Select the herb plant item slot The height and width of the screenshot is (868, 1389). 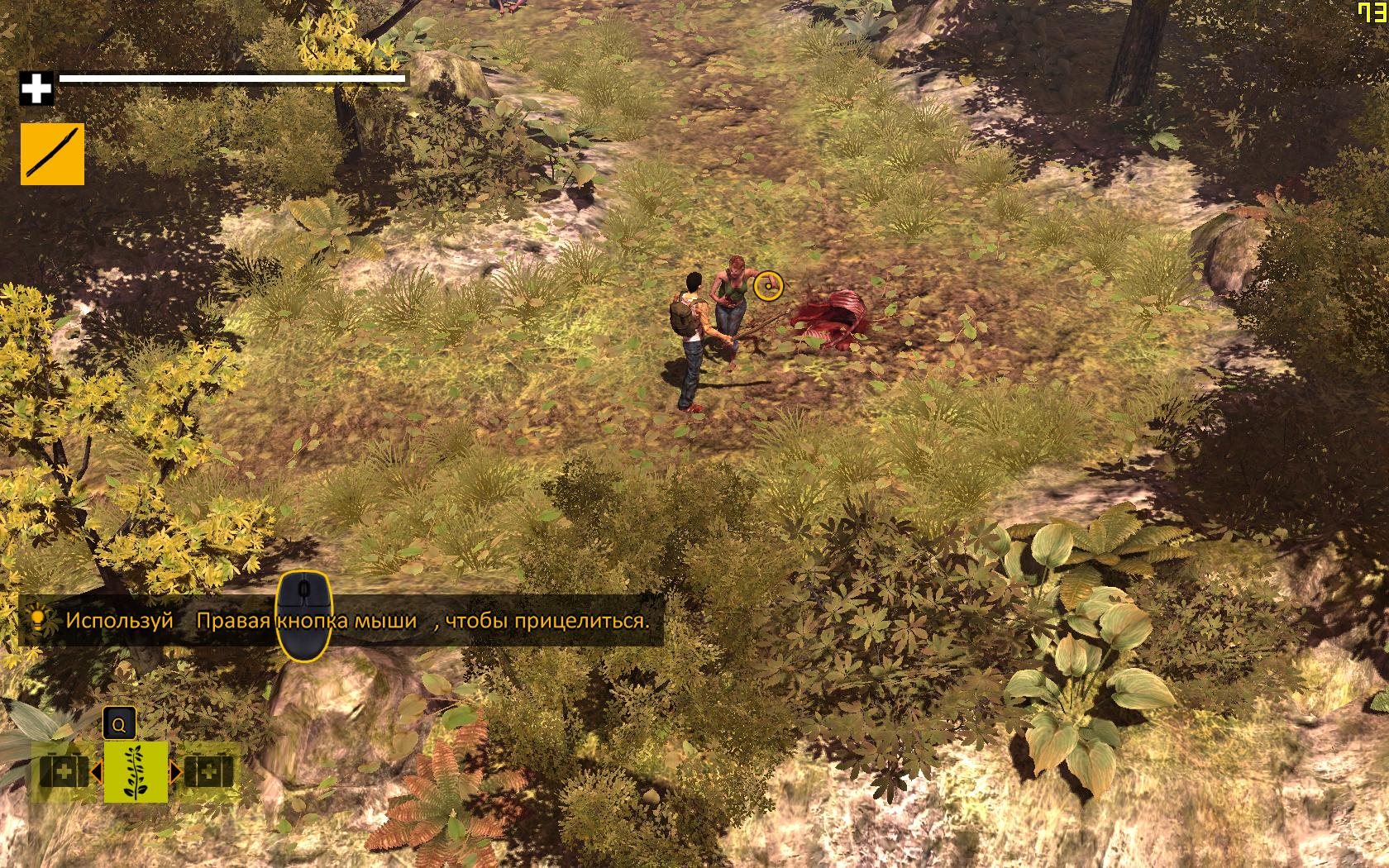[x=136, y=772]
